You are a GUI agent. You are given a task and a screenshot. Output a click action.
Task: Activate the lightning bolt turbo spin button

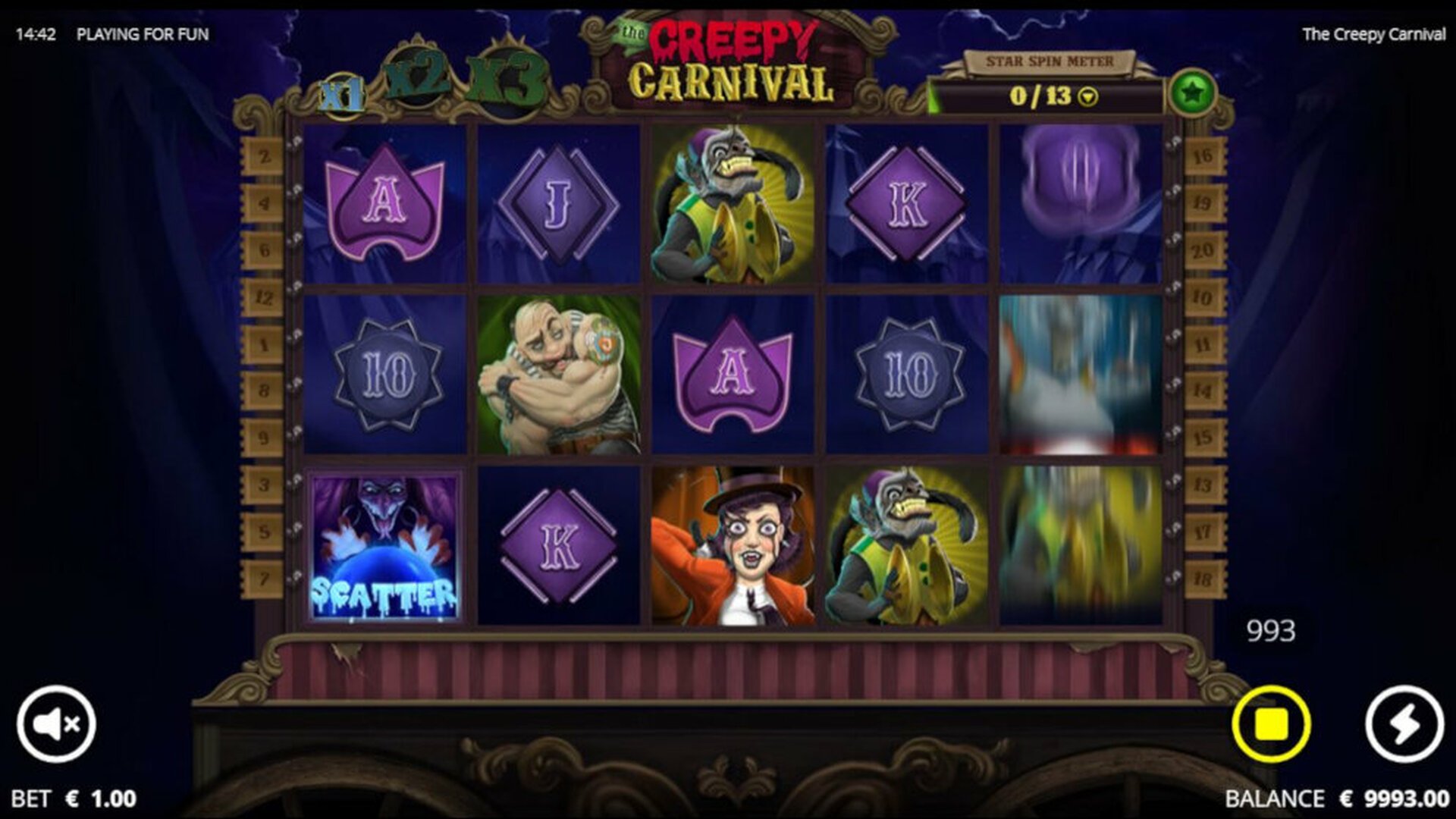click(x=1404, y=723)
